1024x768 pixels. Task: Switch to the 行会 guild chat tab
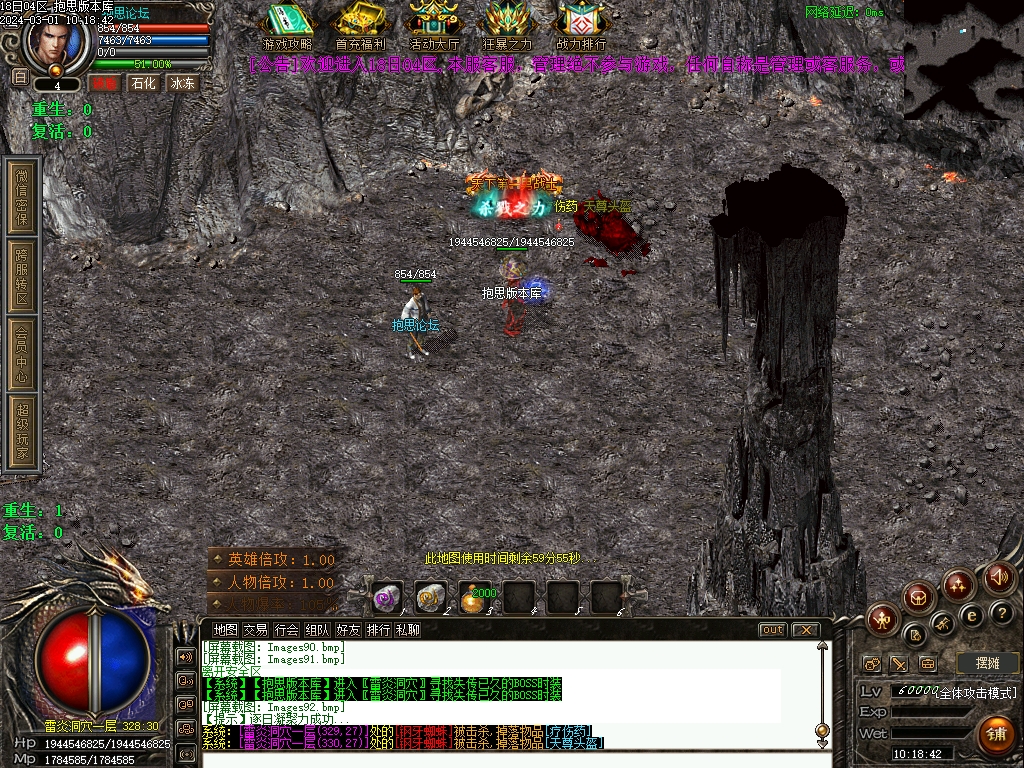pyautogui.click(x=287, y=630)
